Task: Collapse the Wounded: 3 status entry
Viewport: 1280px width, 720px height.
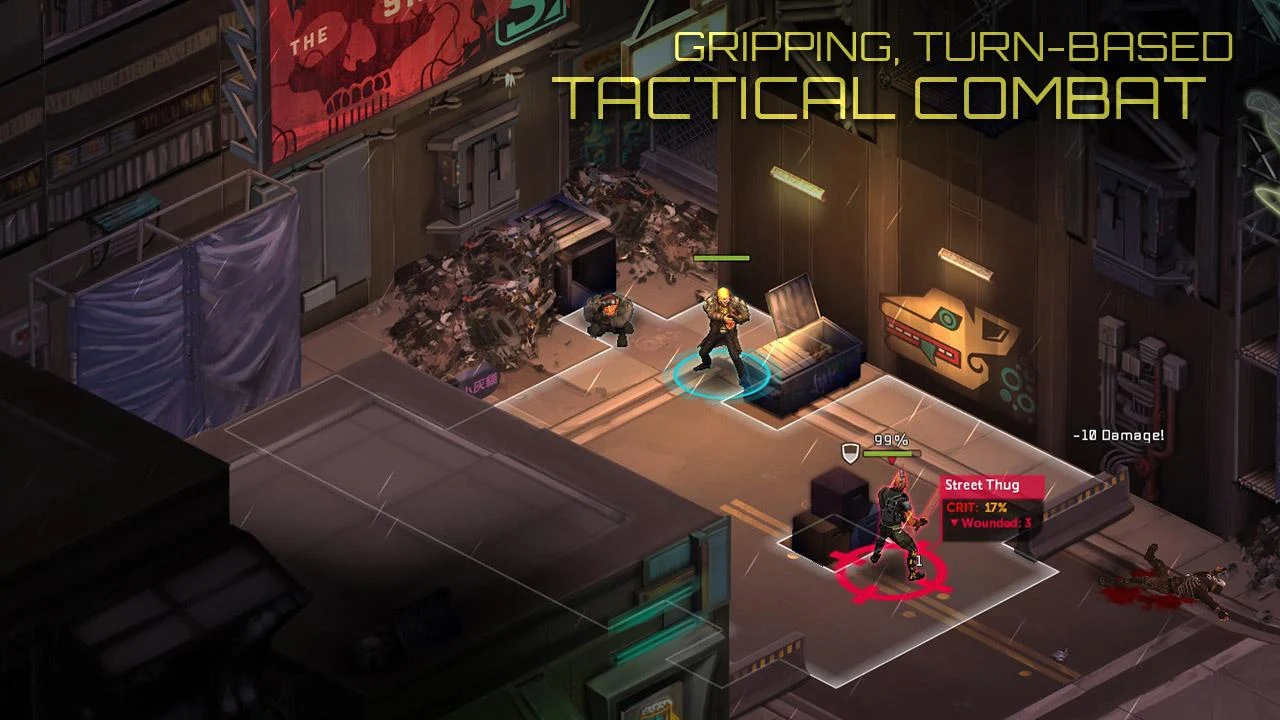Action: [953, 521]
